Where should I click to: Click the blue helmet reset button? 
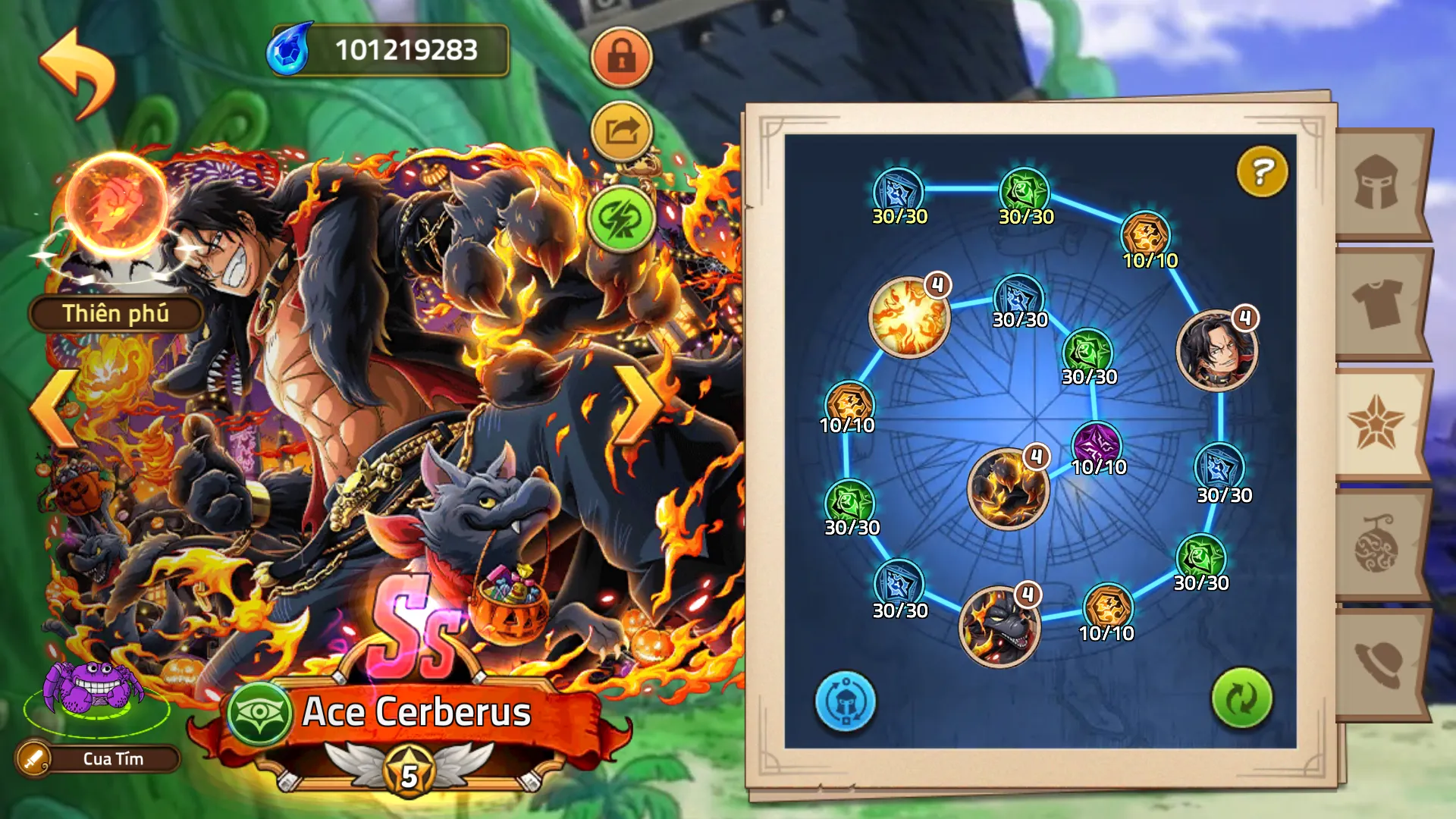coord(846,701)
